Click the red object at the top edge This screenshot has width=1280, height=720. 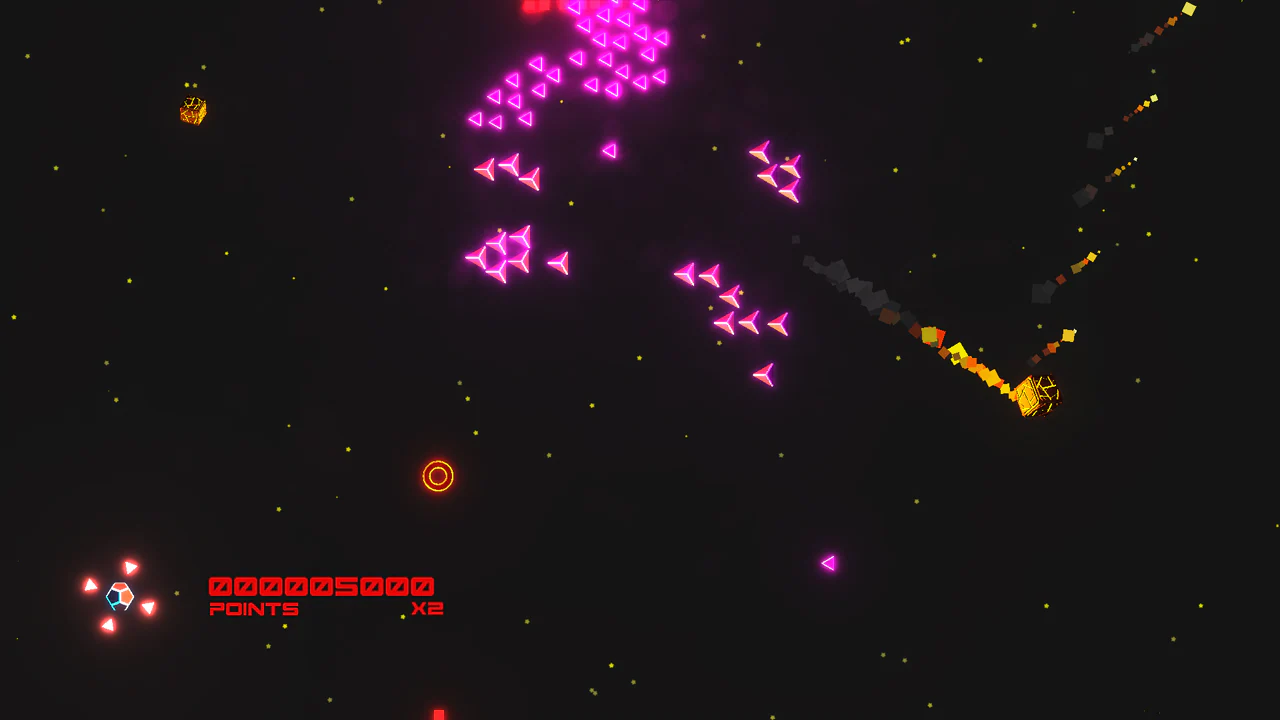tap(532, 5)
